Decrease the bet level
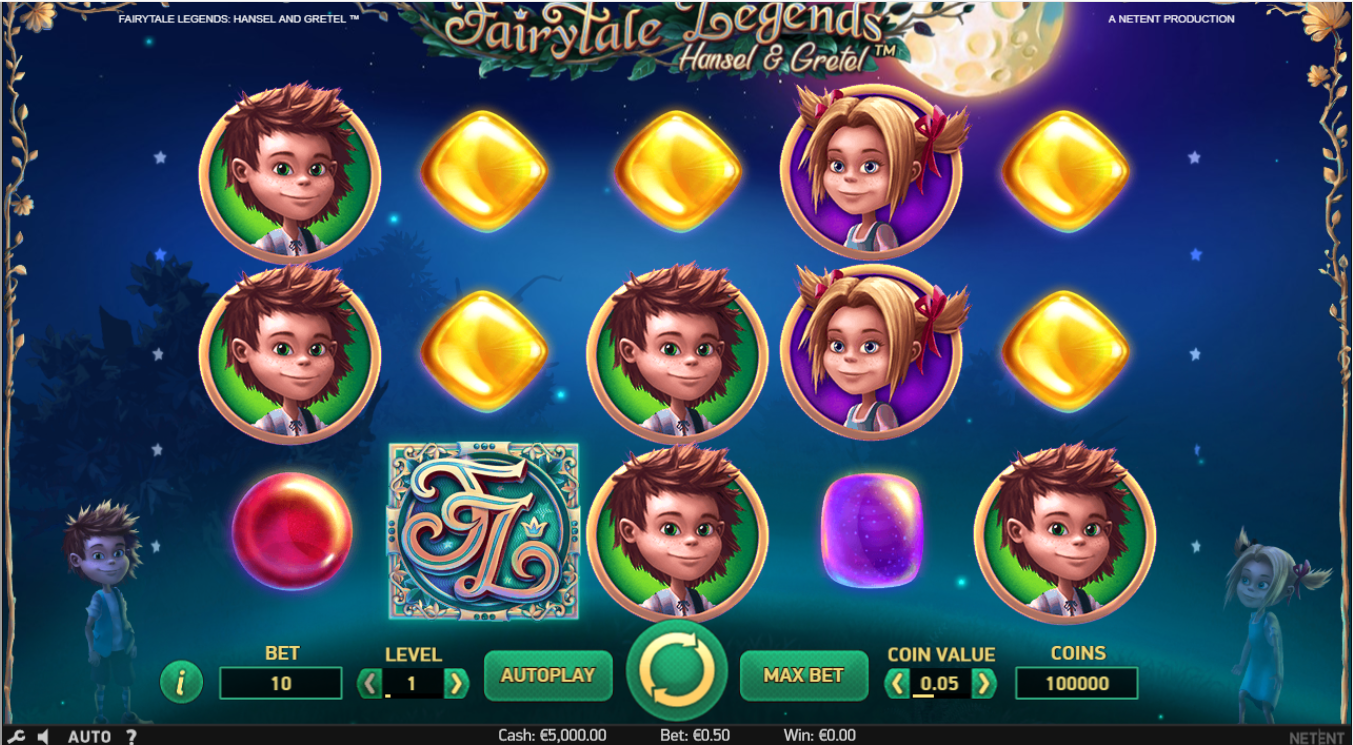Viewport: 1353px width, 745px height. coord(370,684)
